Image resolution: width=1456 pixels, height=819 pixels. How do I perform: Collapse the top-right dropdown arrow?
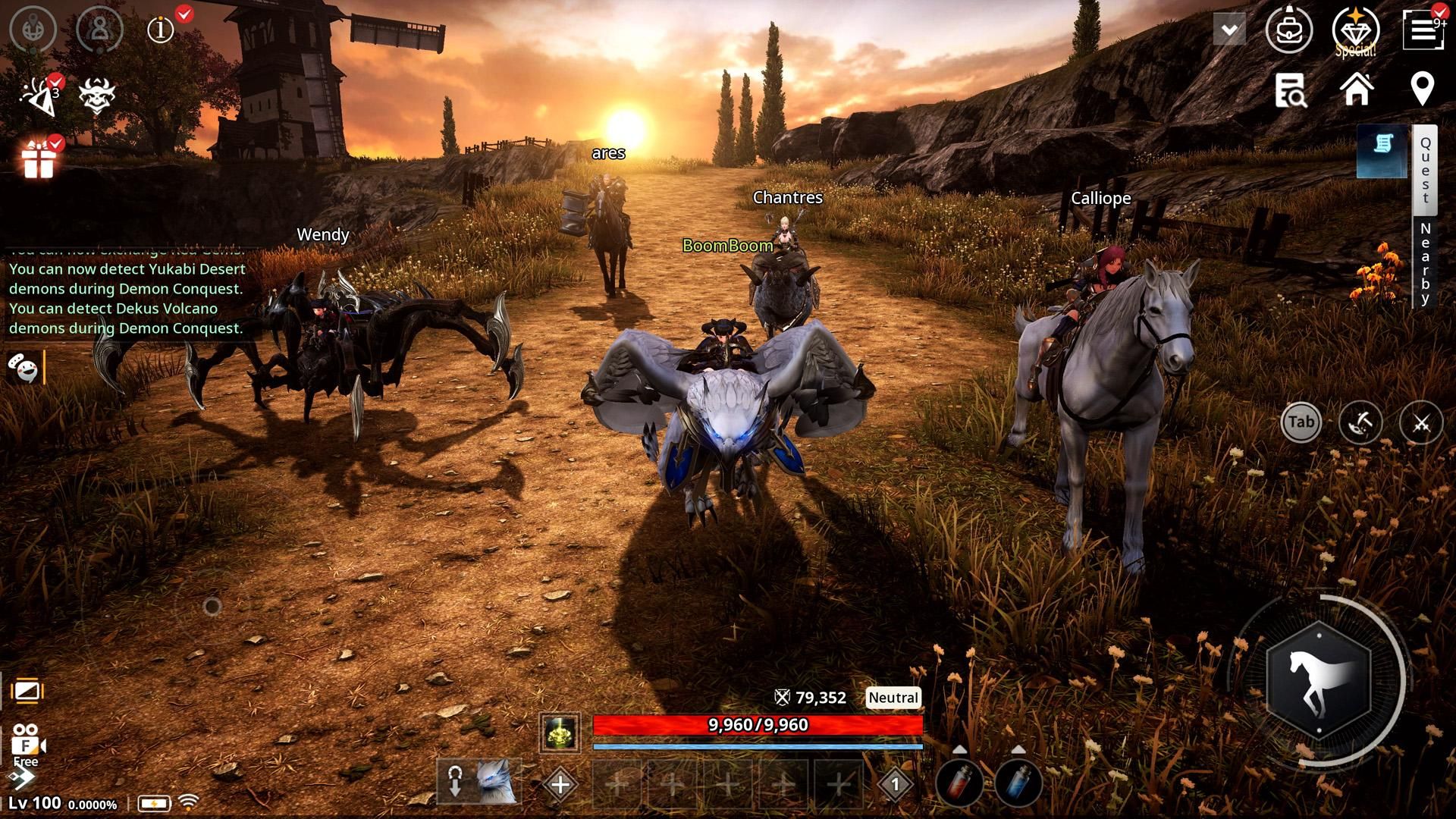1229,30
